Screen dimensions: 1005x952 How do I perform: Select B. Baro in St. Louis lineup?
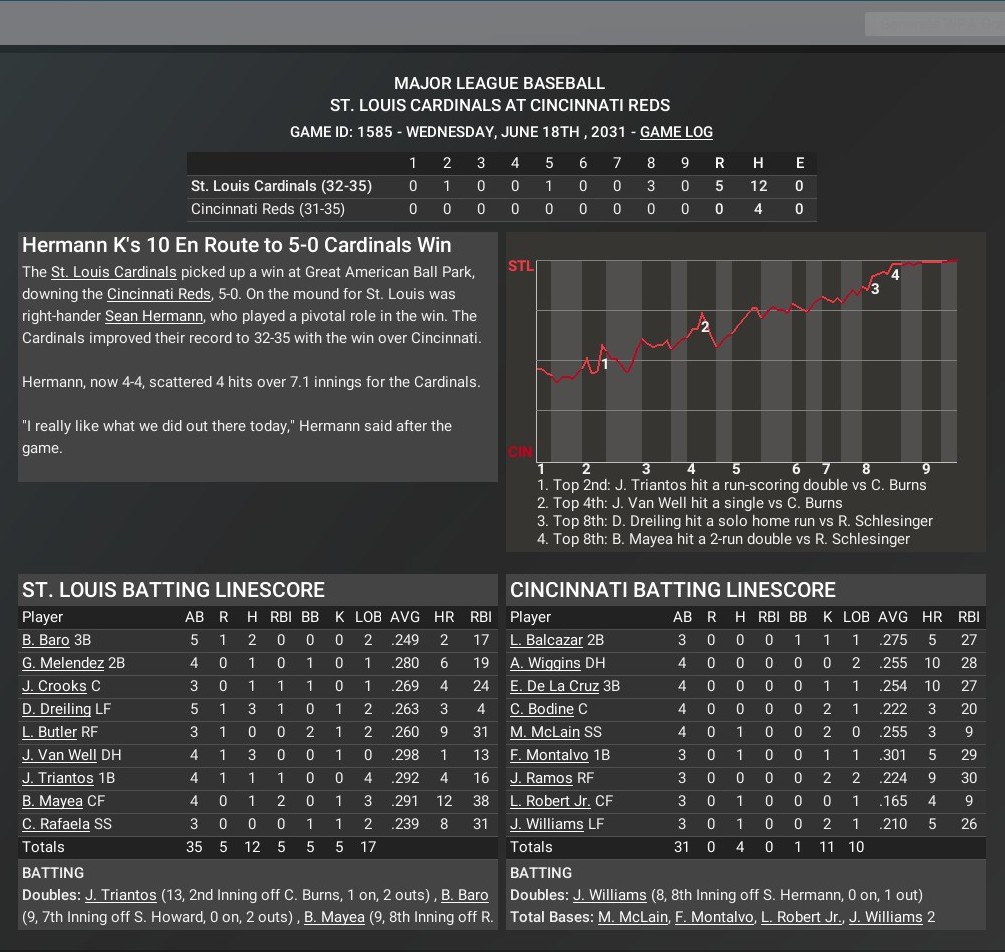click(x=45, y=640)
